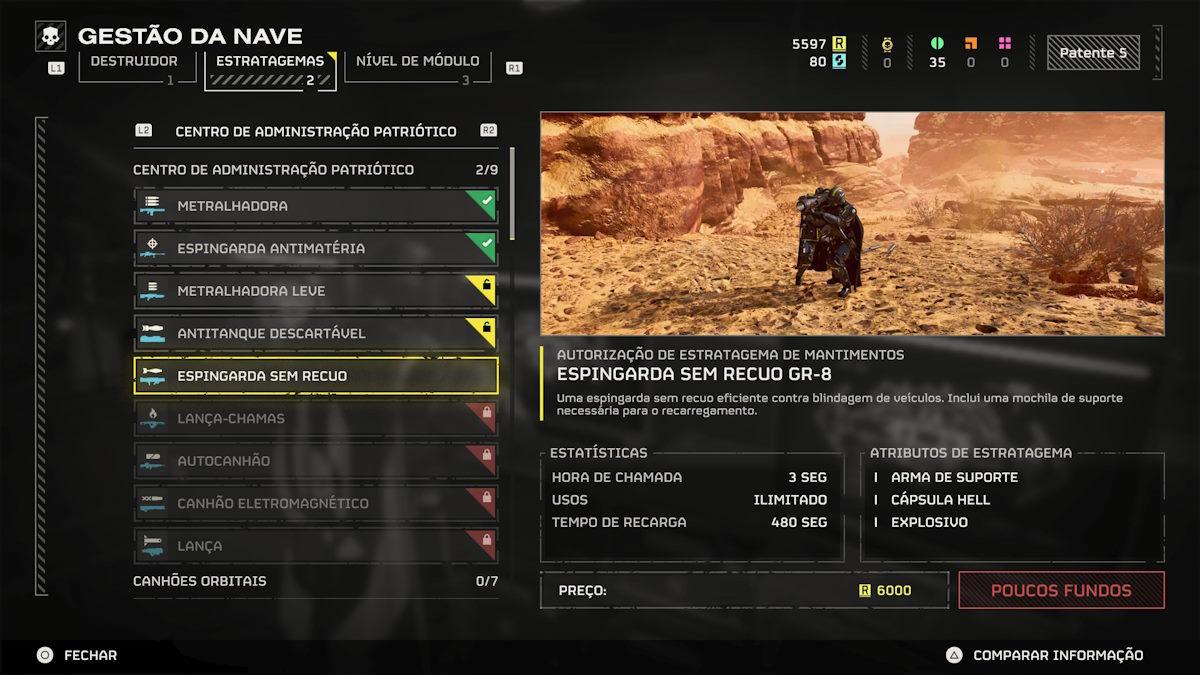Viewport: 1200px width, 675px height.
Task: Go to the Nível de Módulo tab
Action: [417, 63]
